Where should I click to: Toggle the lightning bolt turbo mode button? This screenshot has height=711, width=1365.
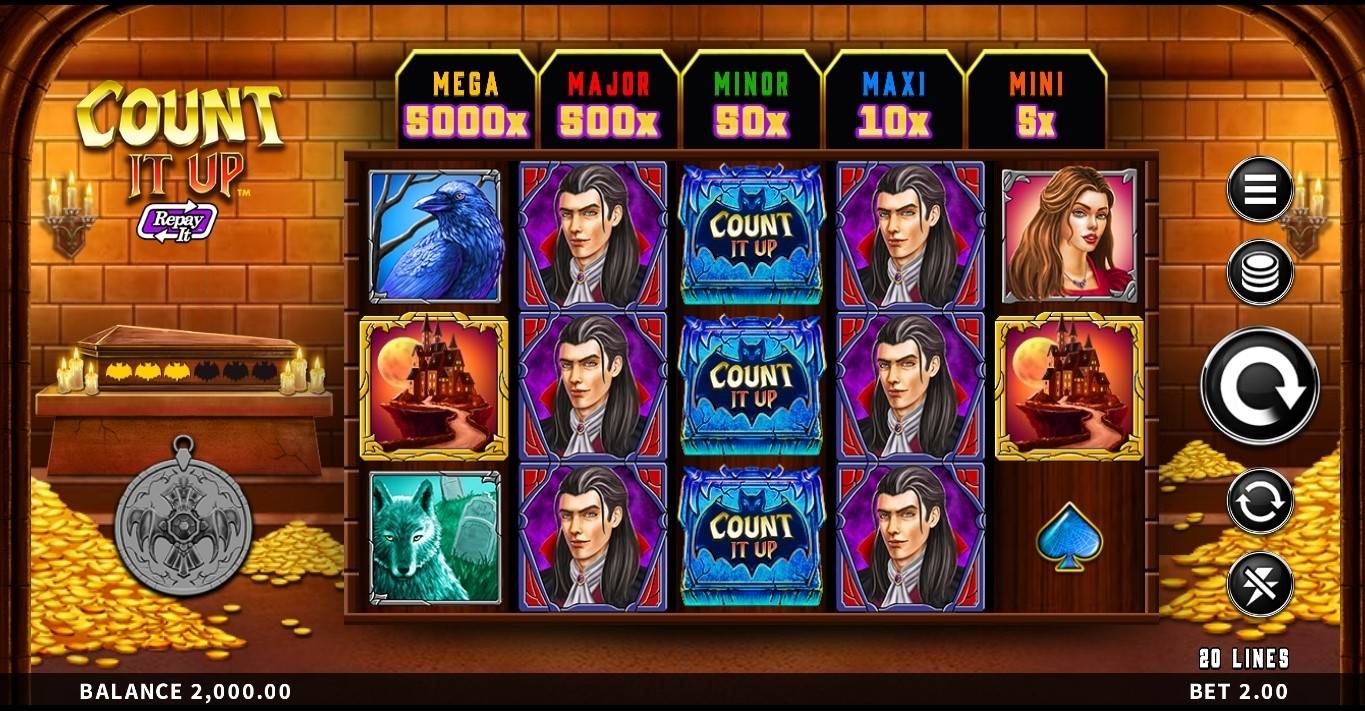point(1260,584)
